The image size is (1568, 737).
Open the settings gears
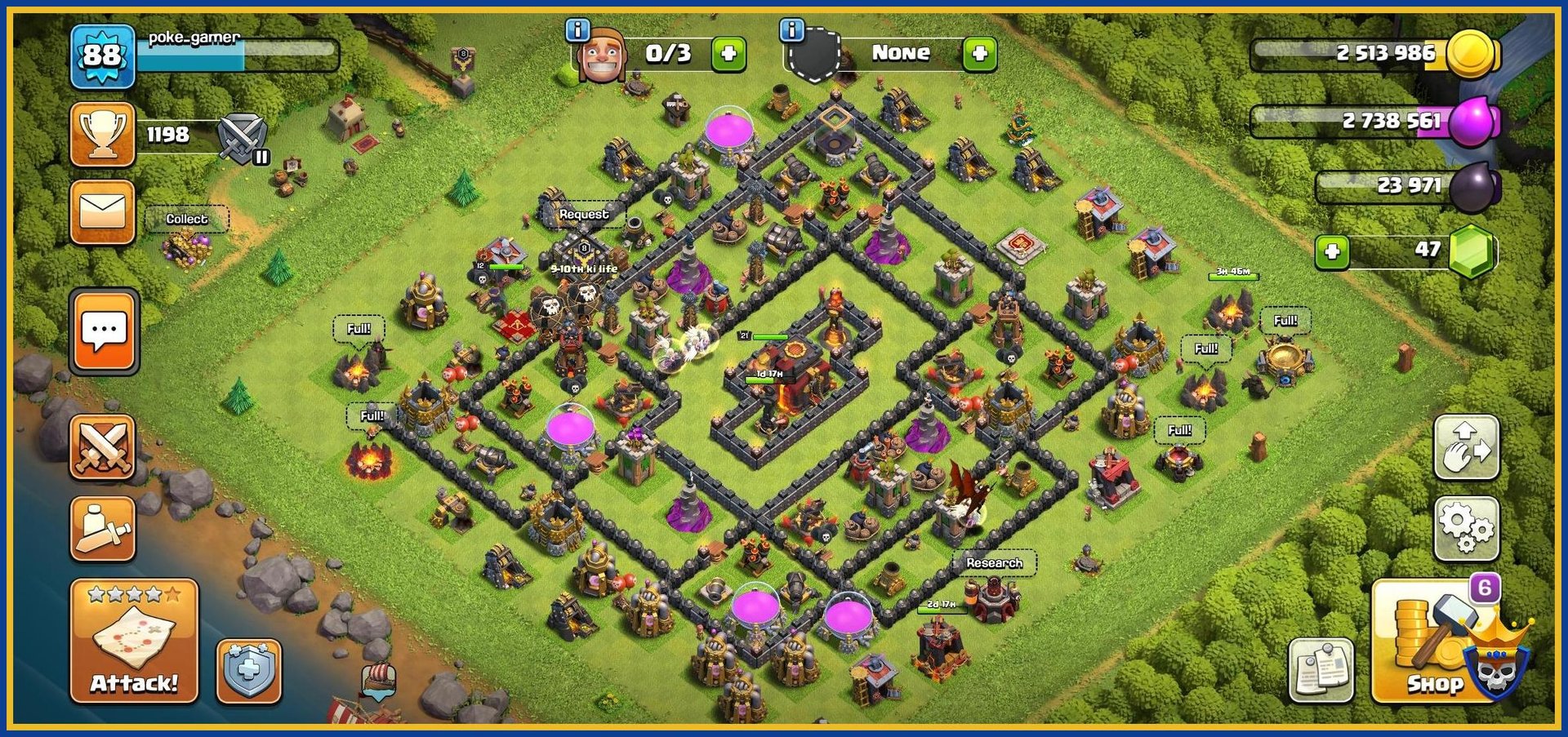click(1467, 528)
